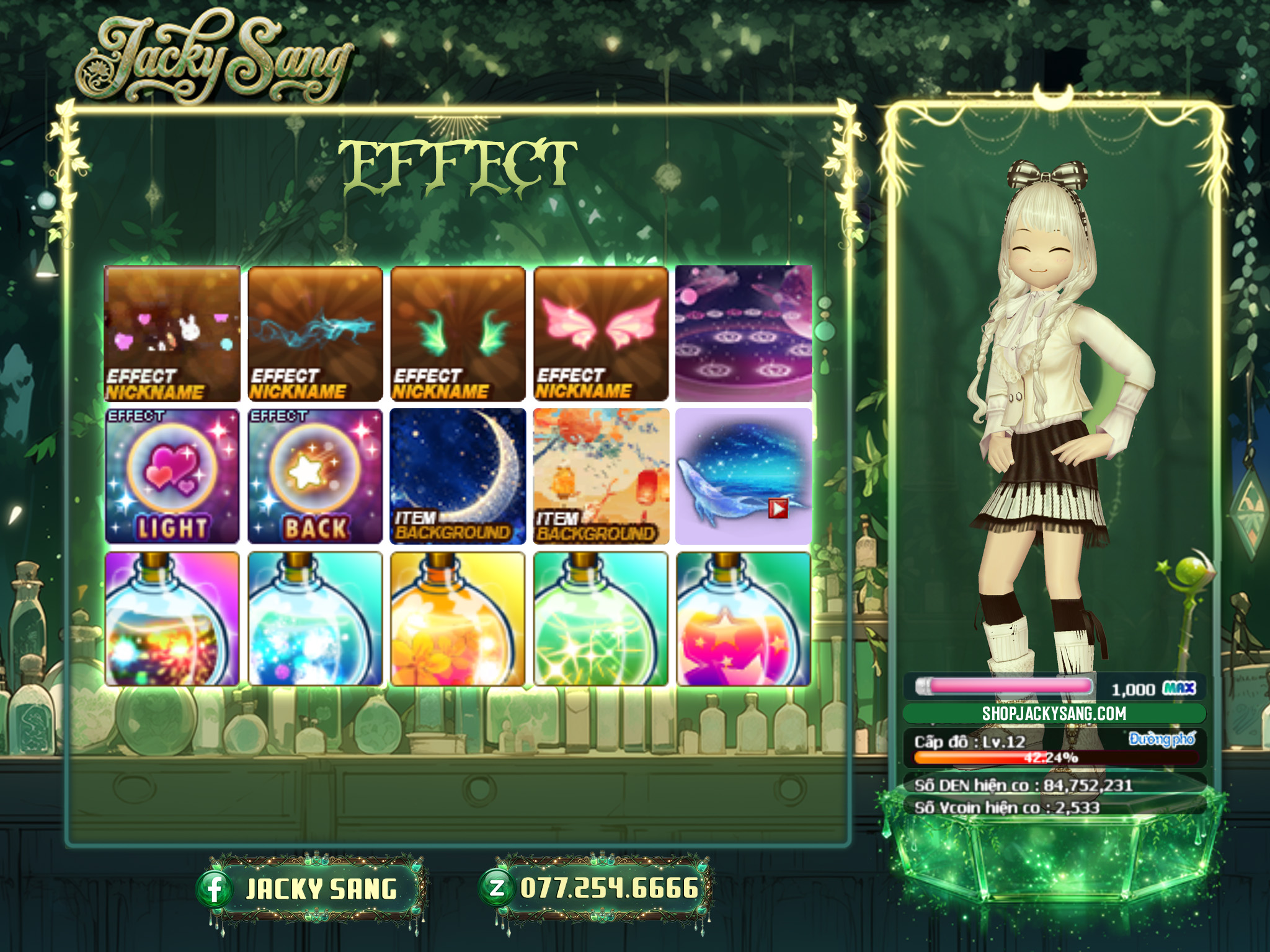This screenshot has height=952, width=1270.
Task: Select the pink butterfly wings nickname effect
Action: point(600,333)
